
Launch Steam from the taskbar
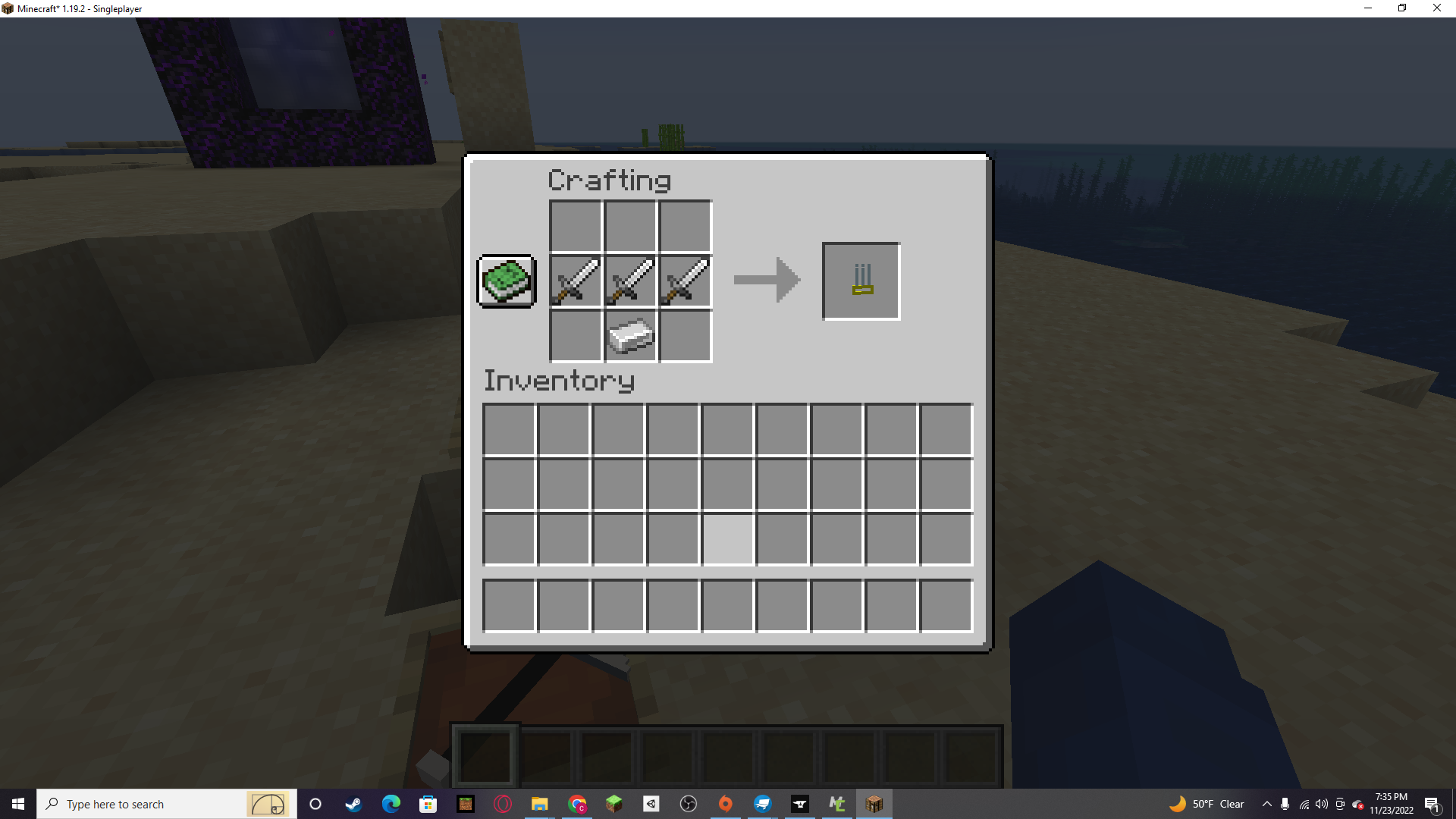[x=353, y=804]
